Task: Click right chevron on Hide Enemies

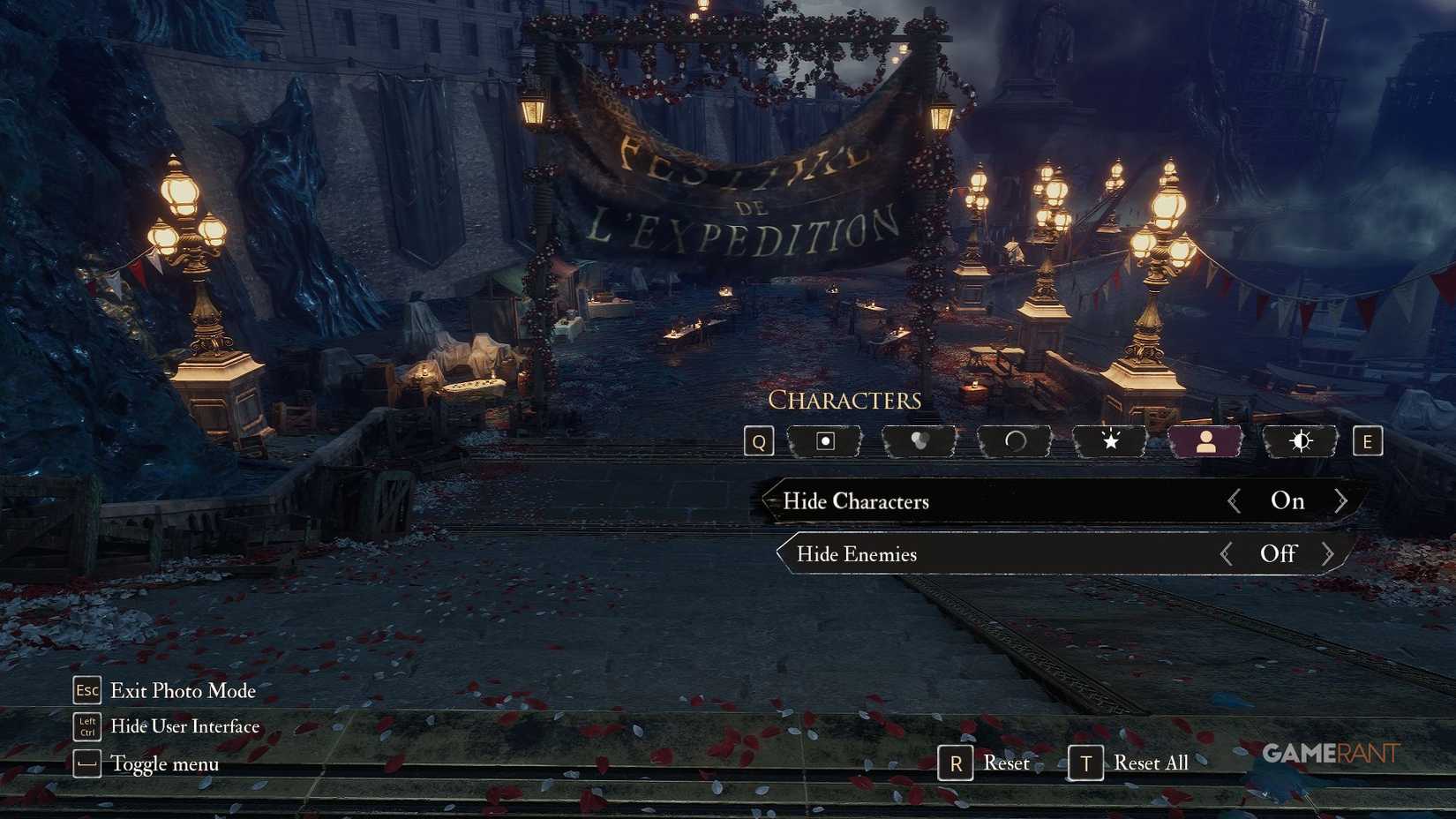Action: tap(1328, 554)
